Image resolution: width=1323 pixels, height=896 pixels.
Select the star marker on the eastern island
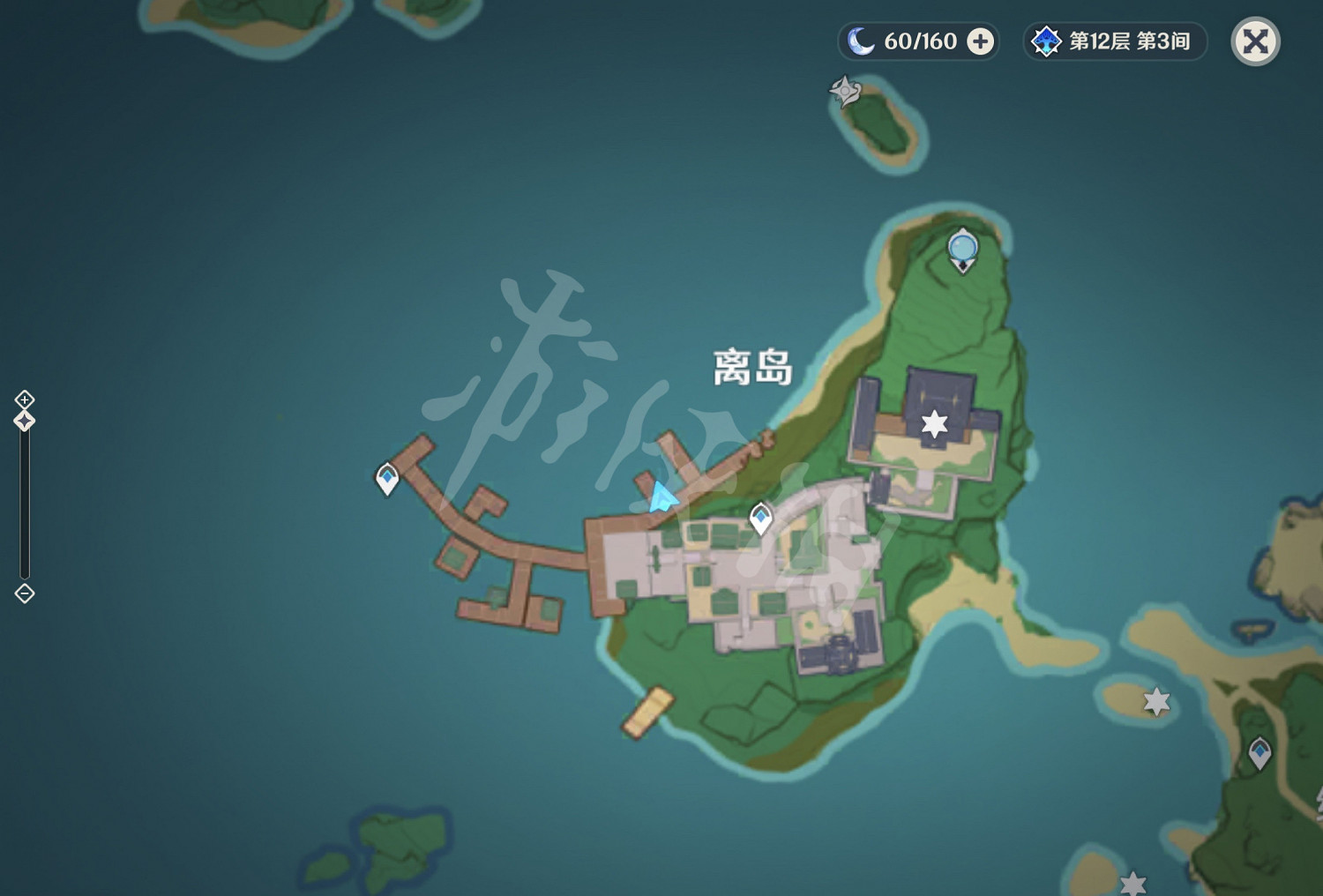(1156, 704)
